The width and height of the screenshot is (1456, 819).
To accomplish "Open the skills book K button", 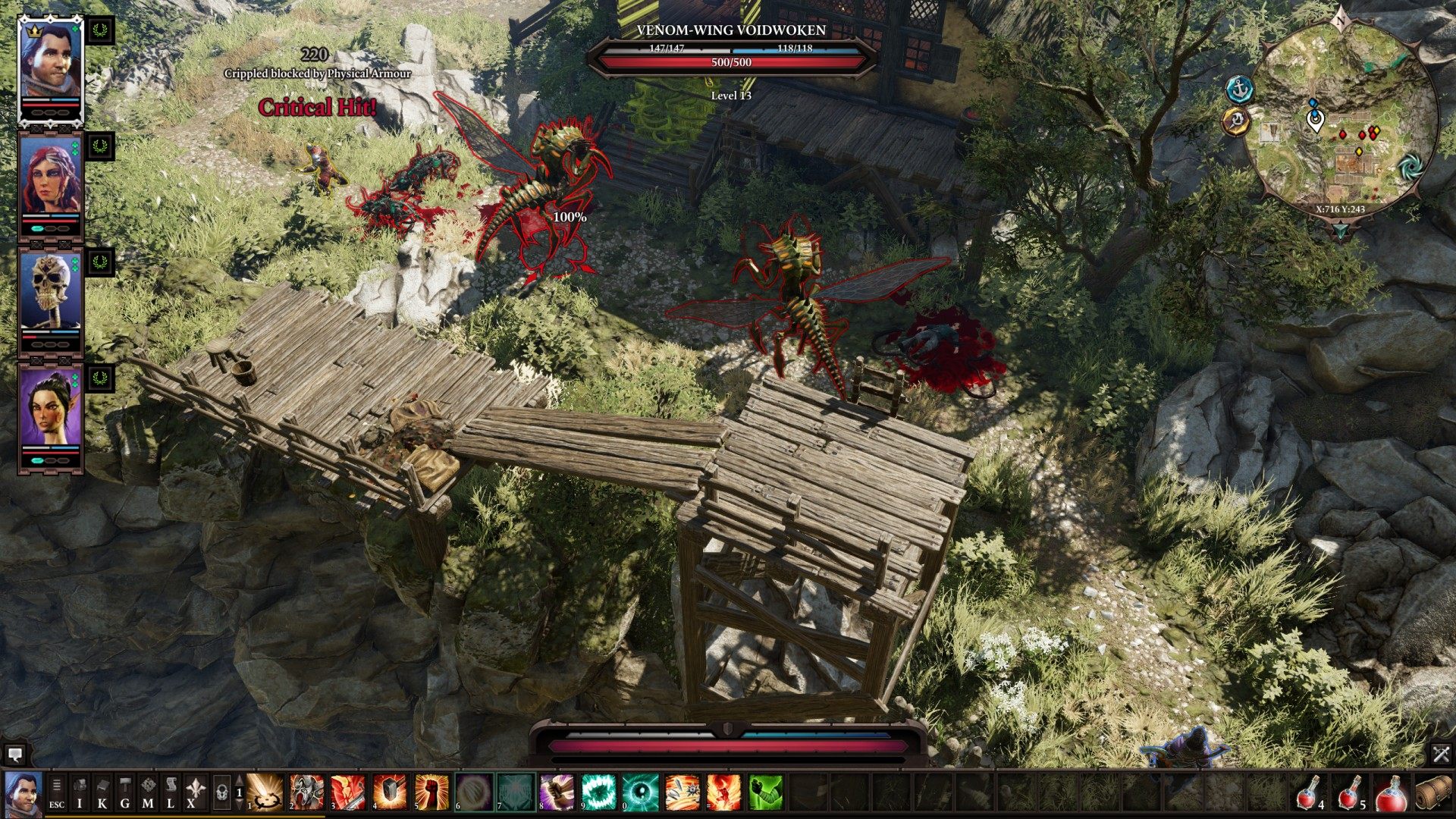I will [x=102, y=792].
